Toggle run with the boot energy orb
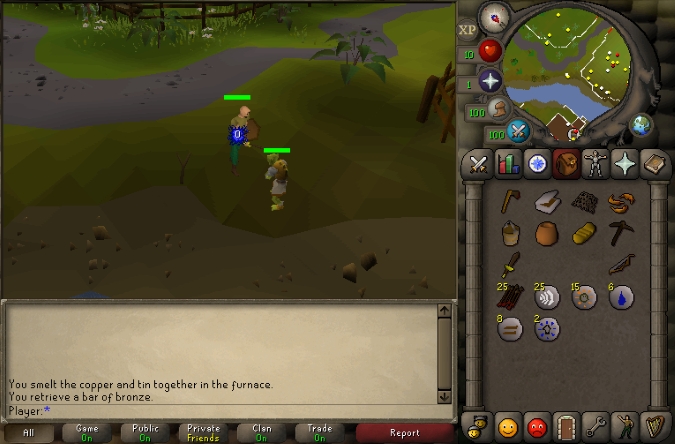Screen dimensions: 675x444 point(496,108)
